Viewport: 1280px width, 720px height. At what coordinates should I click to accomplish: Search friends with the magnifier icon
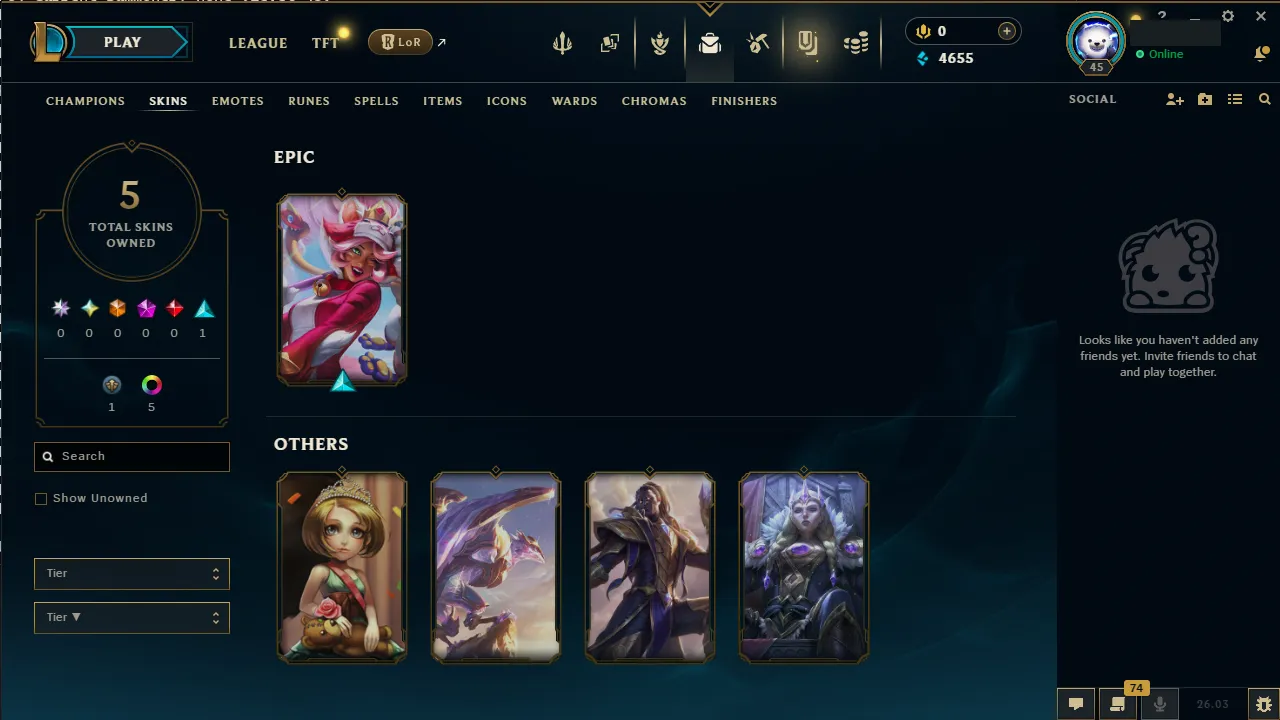click(x=1264, y=99)
